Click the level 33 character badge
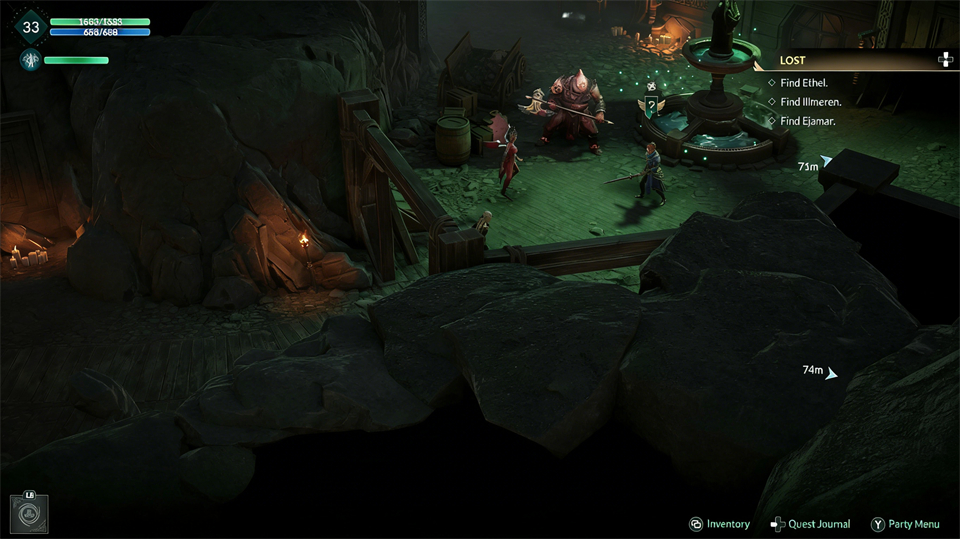960x539 pixels. point(30,27)
